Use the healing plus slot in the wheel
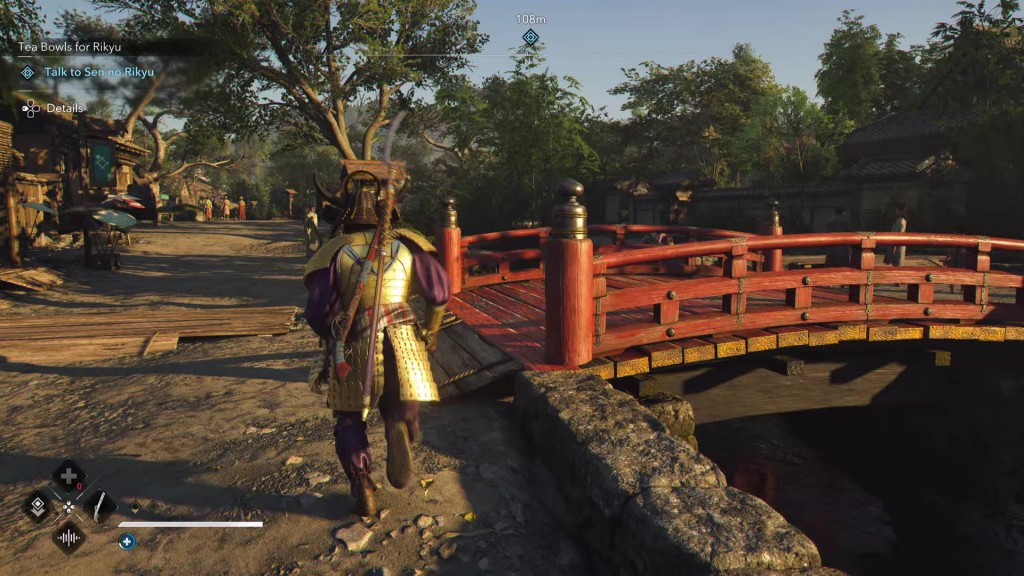This screenshot has width=1024, height=576. coord(68,476)
